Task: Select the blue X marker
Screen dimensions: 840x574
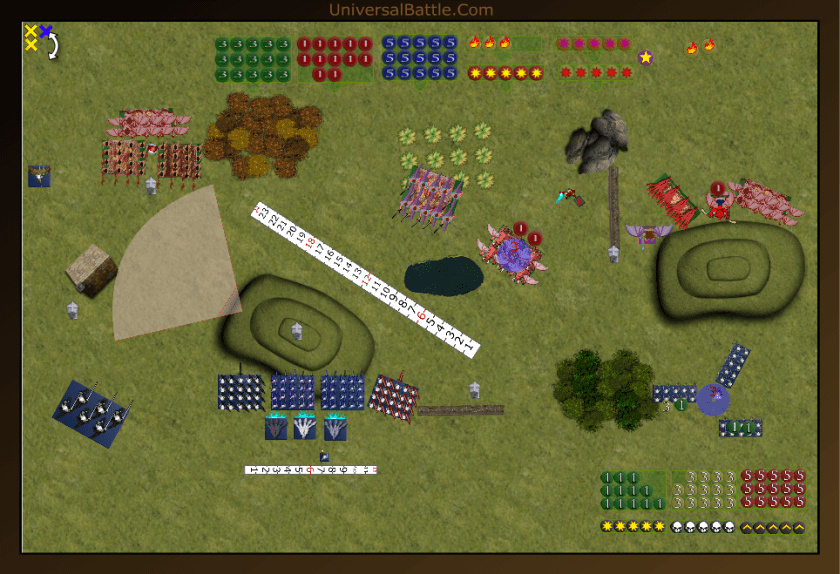Action: (x=45, y=32)
